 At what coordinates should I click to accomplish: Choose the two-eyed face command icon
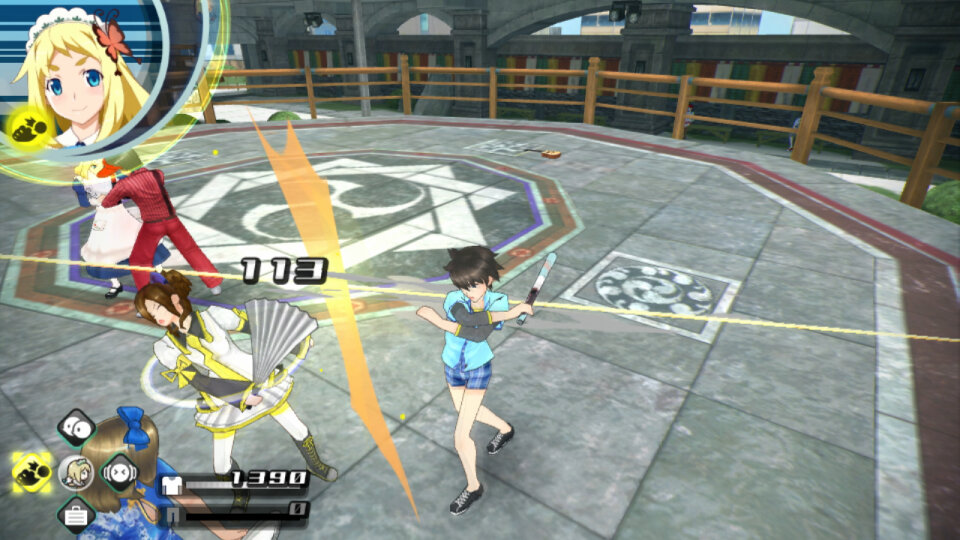tap(76, 428)
